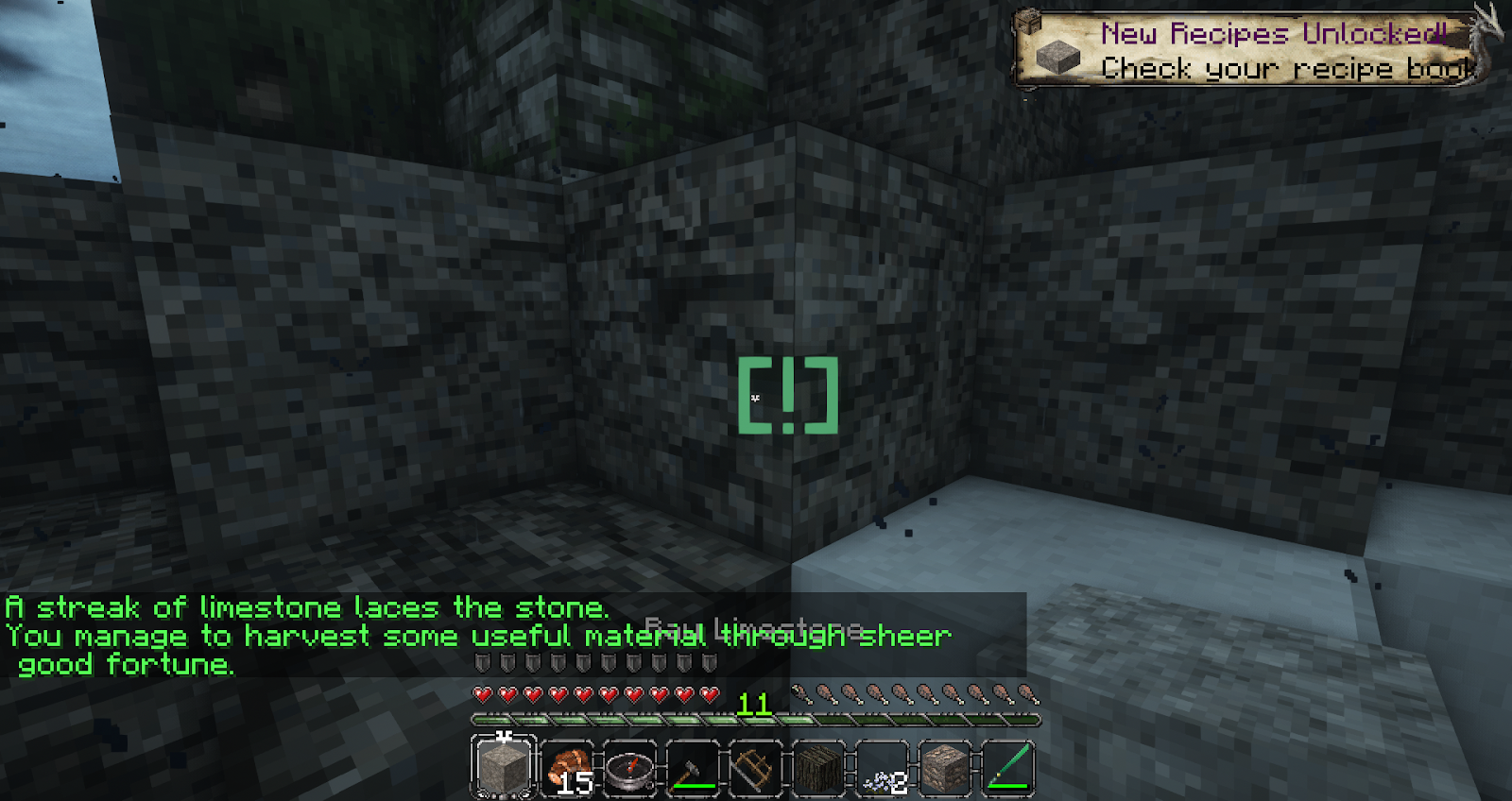The height and width of the screenshot is (801, 1512).
Task: Choose the compass in the hotbar
Action: 629,767
